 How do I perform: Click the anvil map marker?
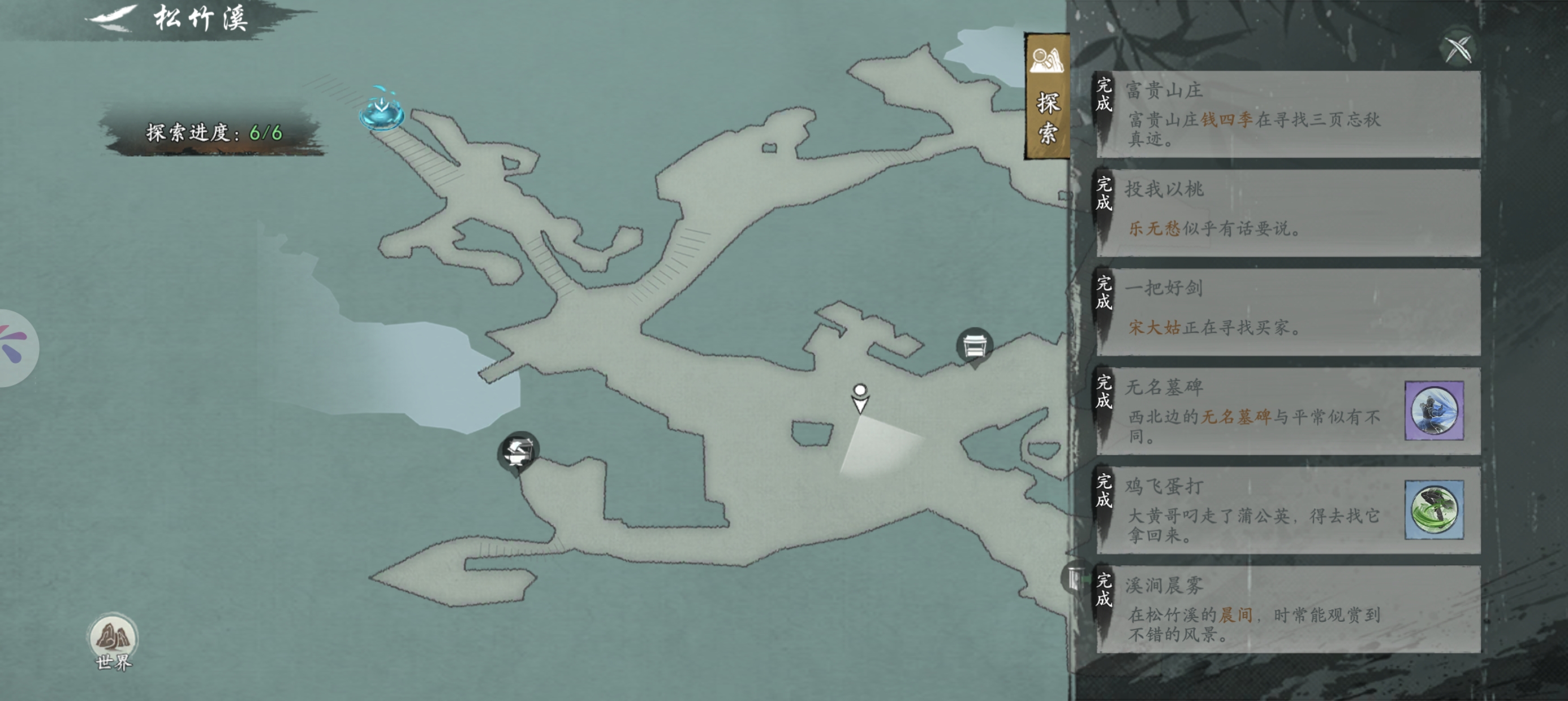tap(518, 452)
